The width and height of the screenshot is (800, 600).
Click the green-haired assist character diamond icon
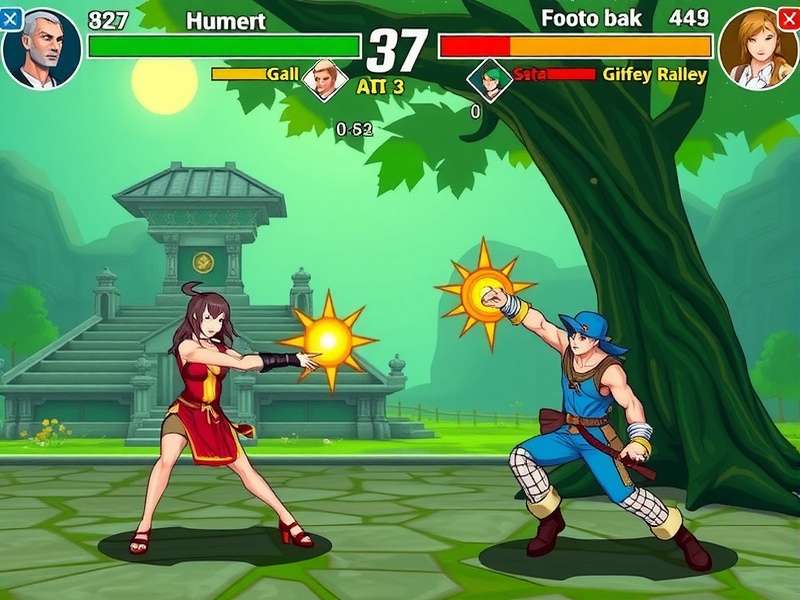(x=489, y=78)
